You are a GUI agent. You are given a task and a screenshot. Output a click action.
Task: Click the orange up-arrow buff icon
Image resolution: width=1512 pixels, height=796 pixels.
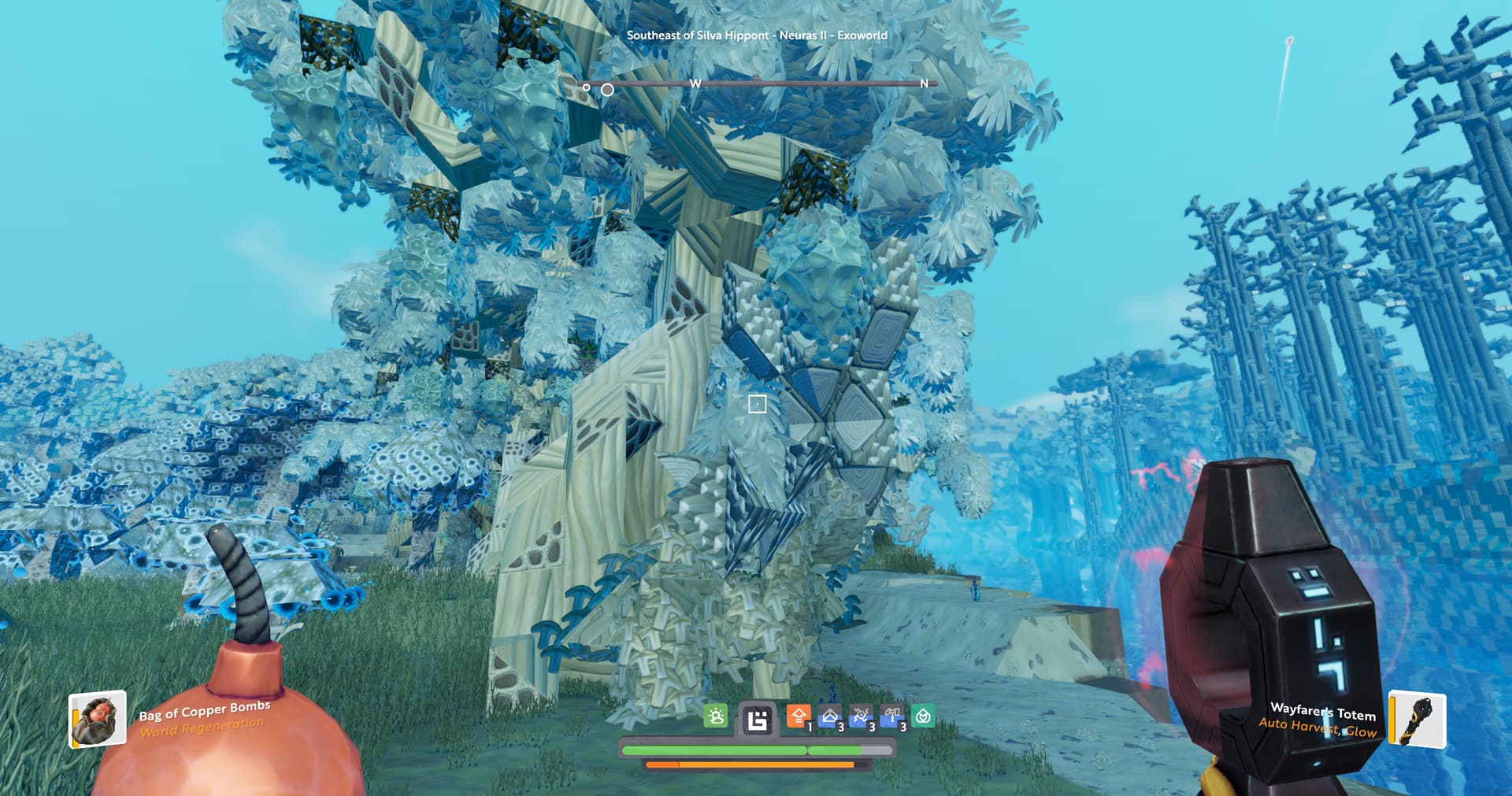(799, 716)
